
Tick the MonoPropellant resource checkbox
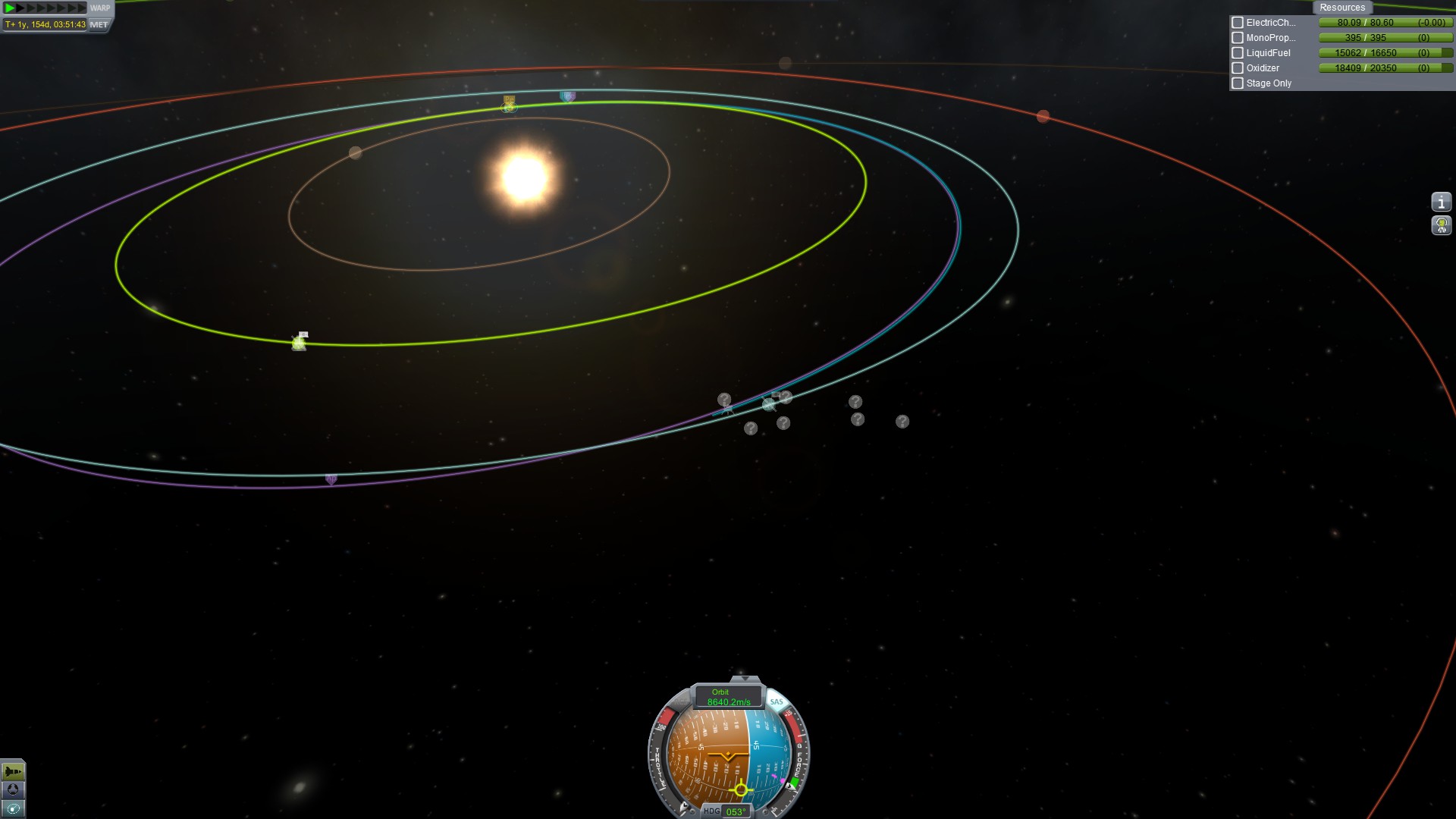tap(1238, 38)
